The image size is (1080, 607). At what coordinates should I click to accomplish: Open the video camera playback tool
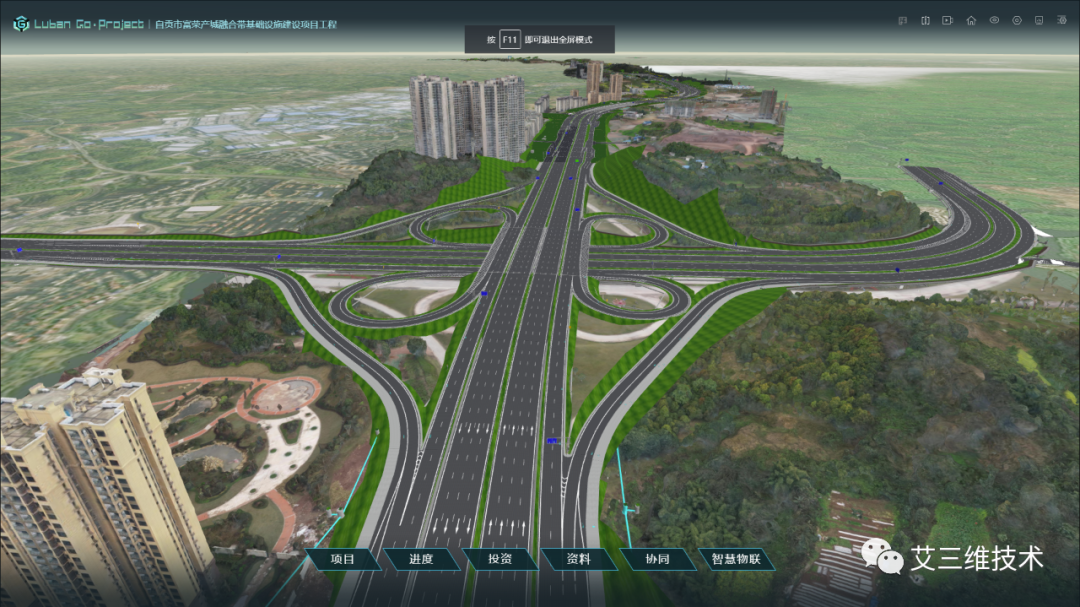(x=948, y=20)
